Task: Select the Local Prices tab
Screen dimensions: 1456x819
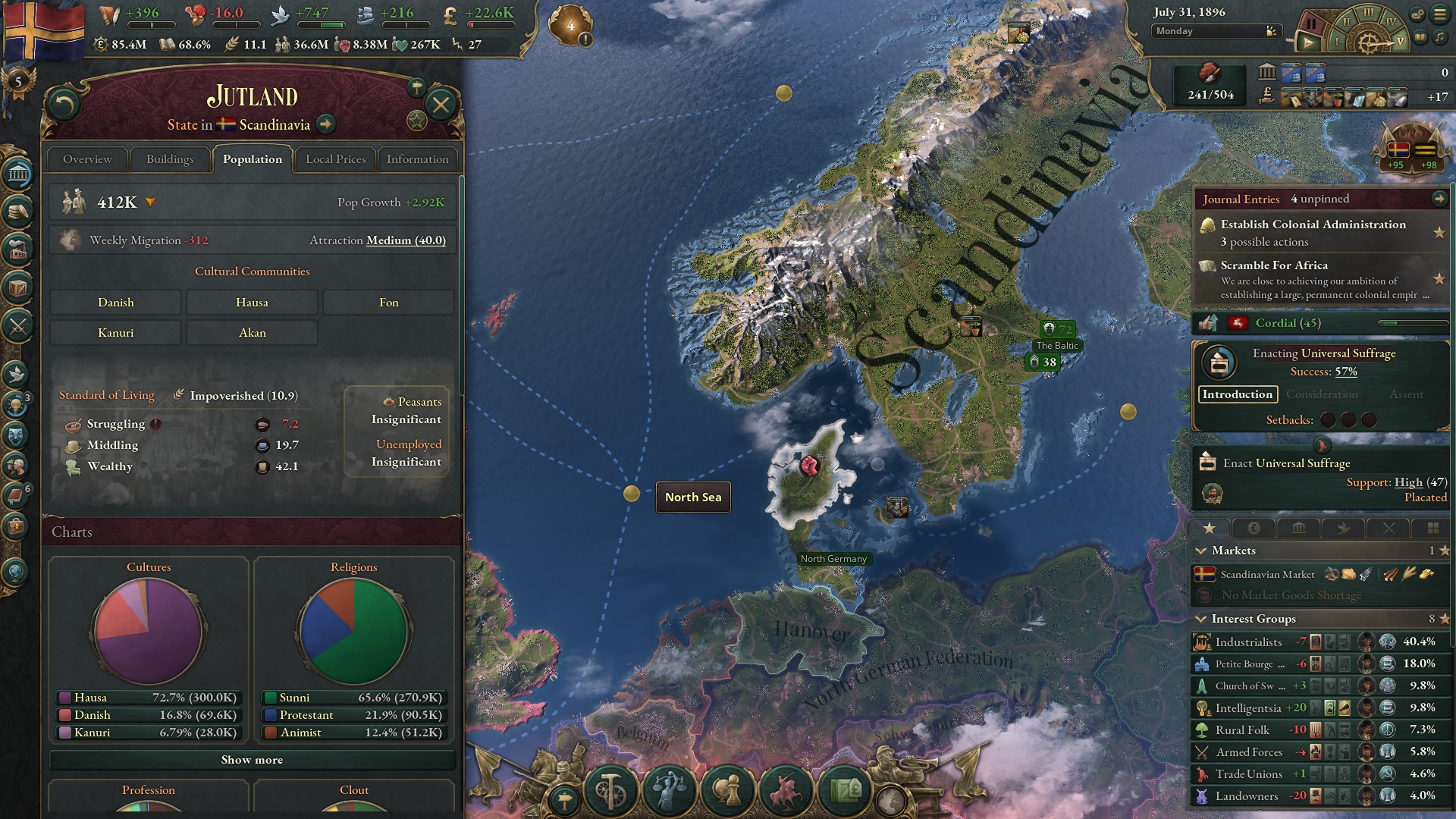Action: [x=335, y=159]
